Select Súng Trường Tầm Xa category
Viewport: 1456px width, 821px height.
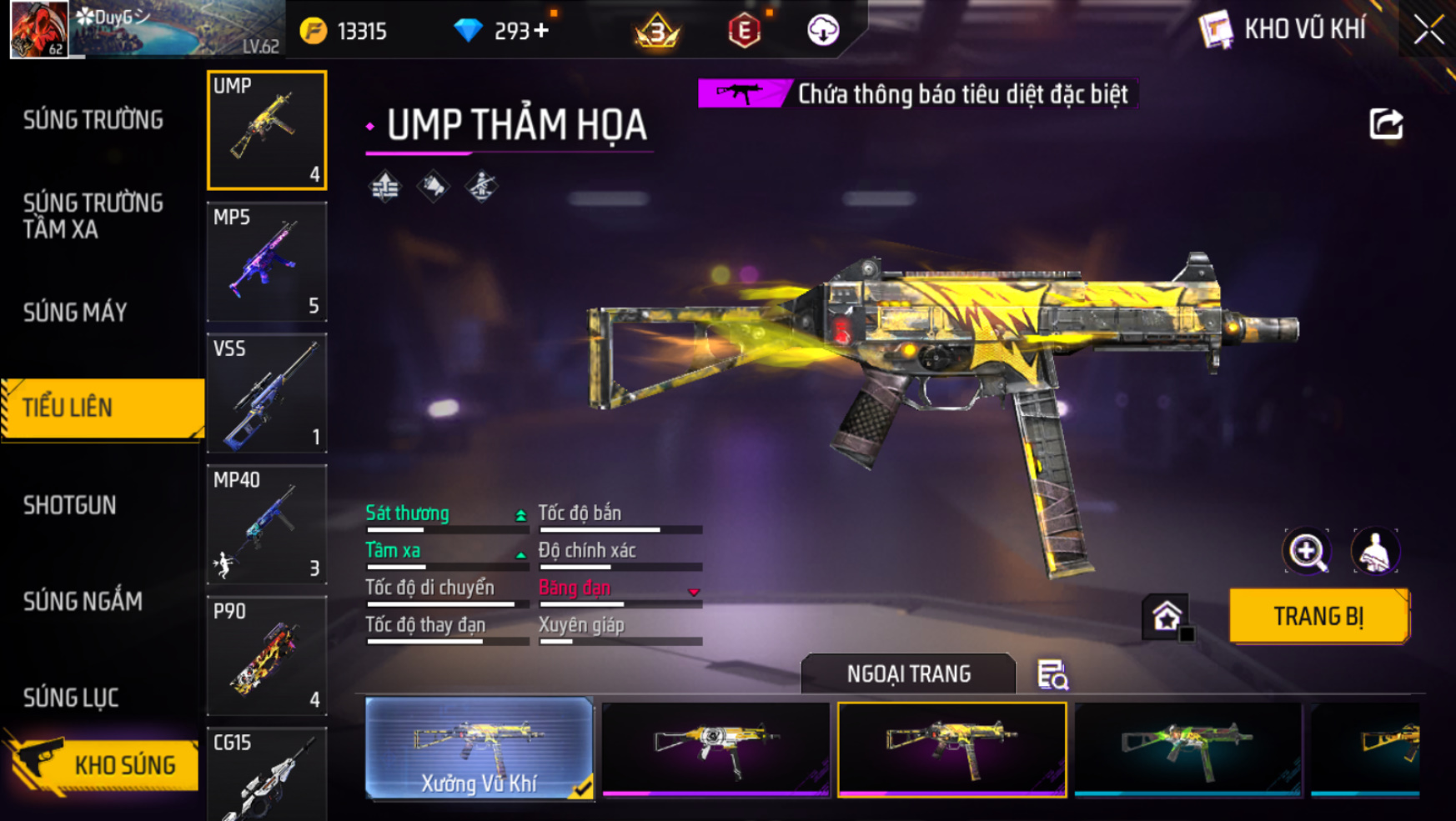[93, 216]
